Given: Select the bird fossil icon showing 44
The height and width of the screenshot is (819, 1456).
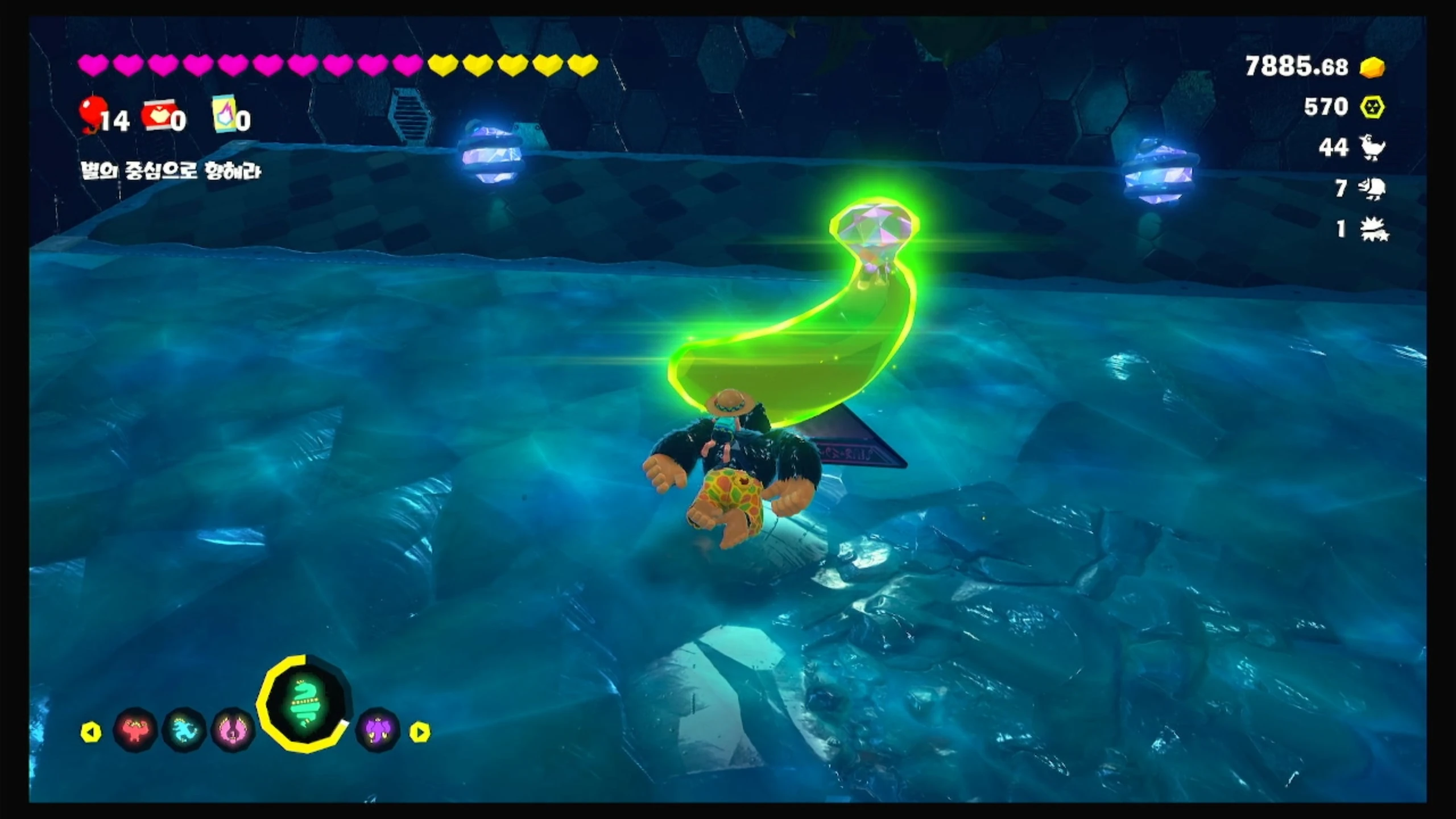Looking at the screenshot, I should 1373,148.
